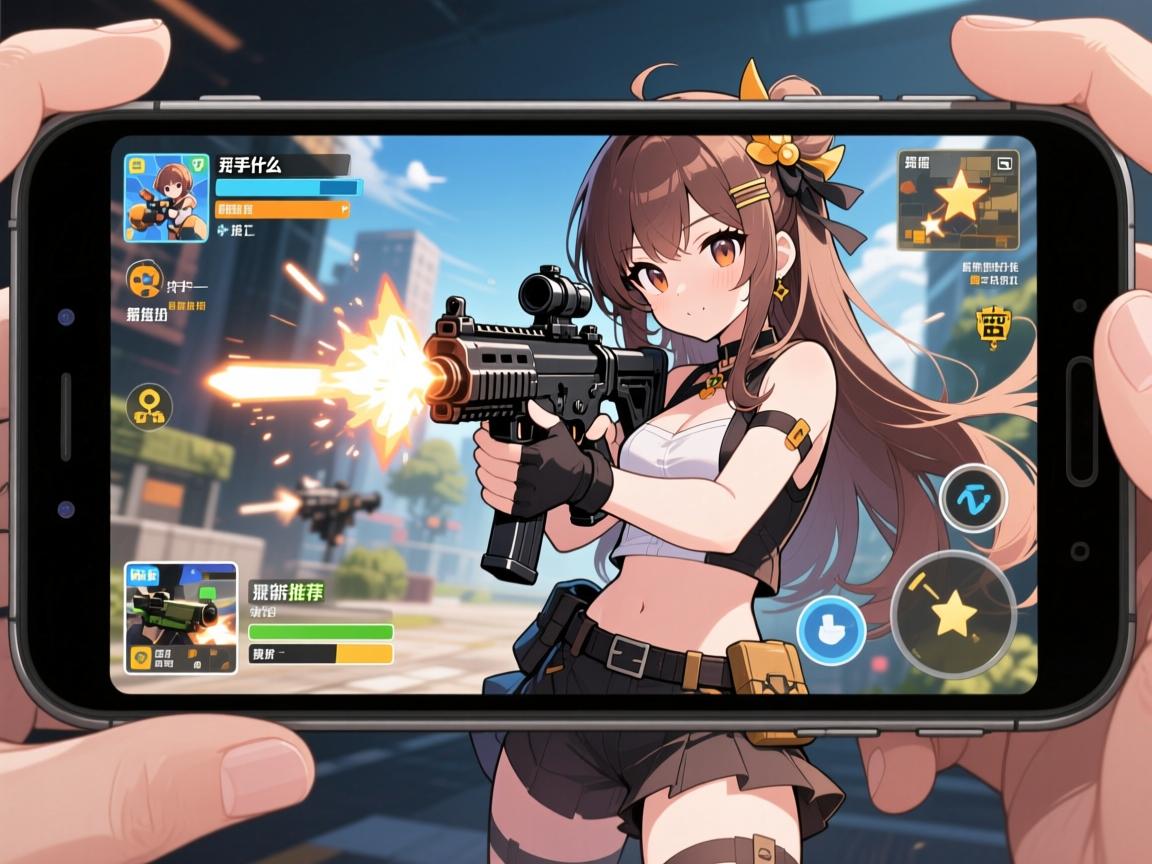This screenshot has width=1152, height=864.
Task: Hit the blue circular hand action button
Action: click(831, 631)
